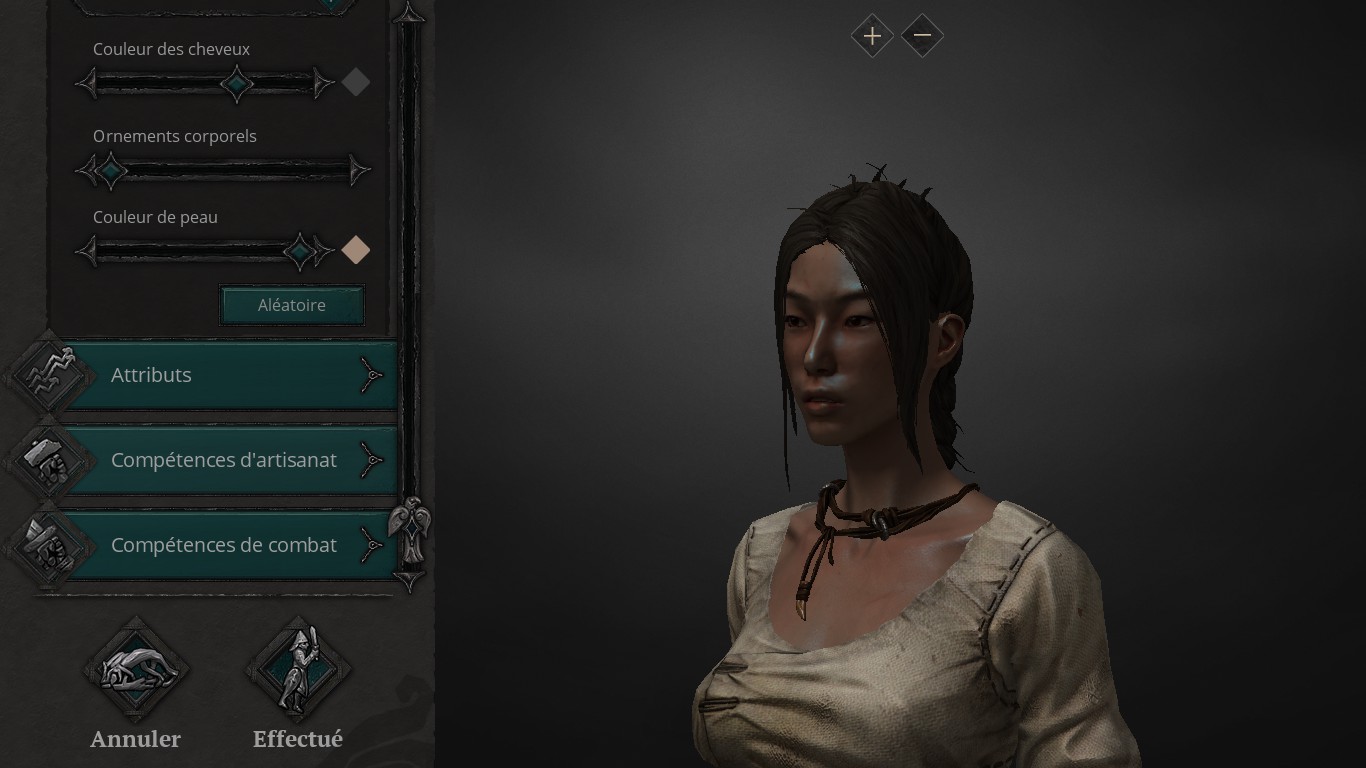Image resolution: width=1366 pixels, height=768 pixels.
Task: Open Compétences d'artisanat section
Action: point(230,460)
